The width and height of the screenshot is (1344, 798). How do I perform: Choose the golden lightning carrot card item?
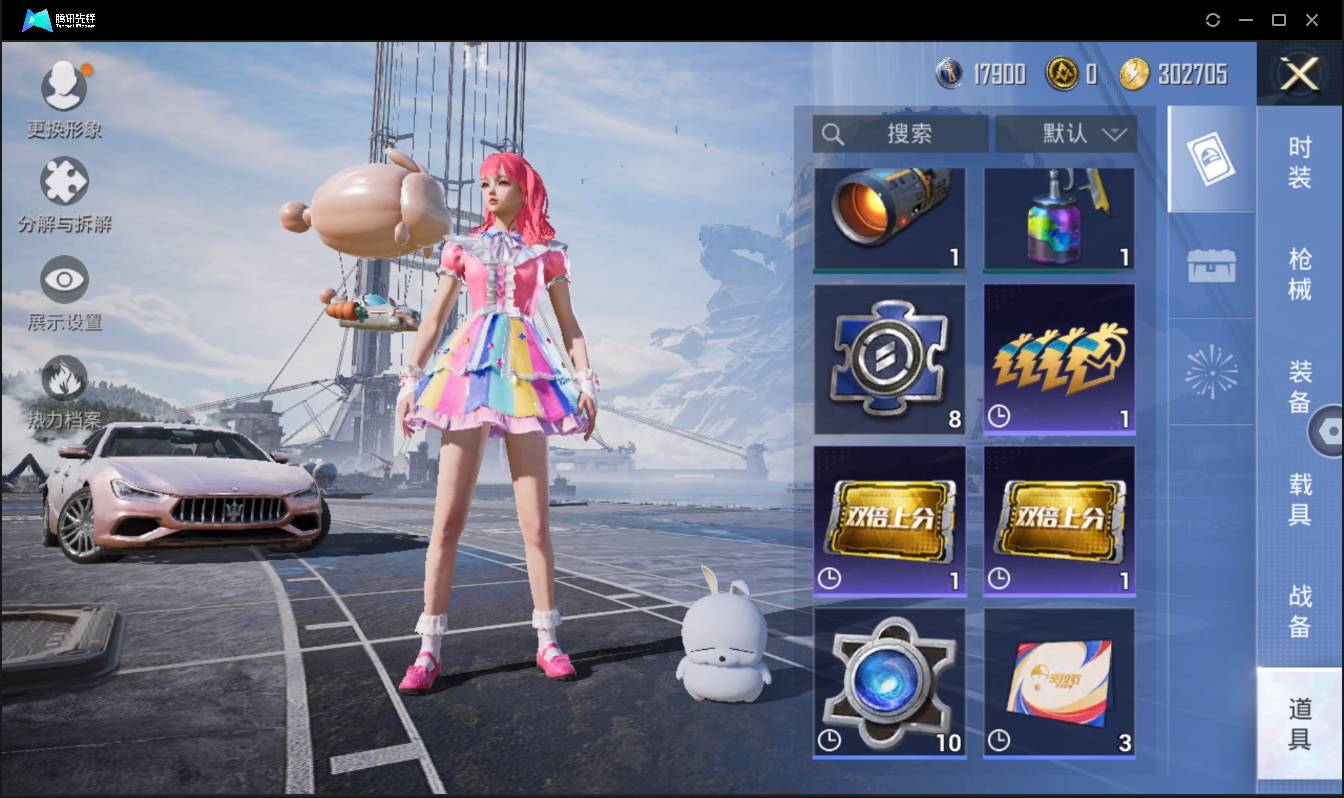pyautogui.click(x=1059, y=359)
